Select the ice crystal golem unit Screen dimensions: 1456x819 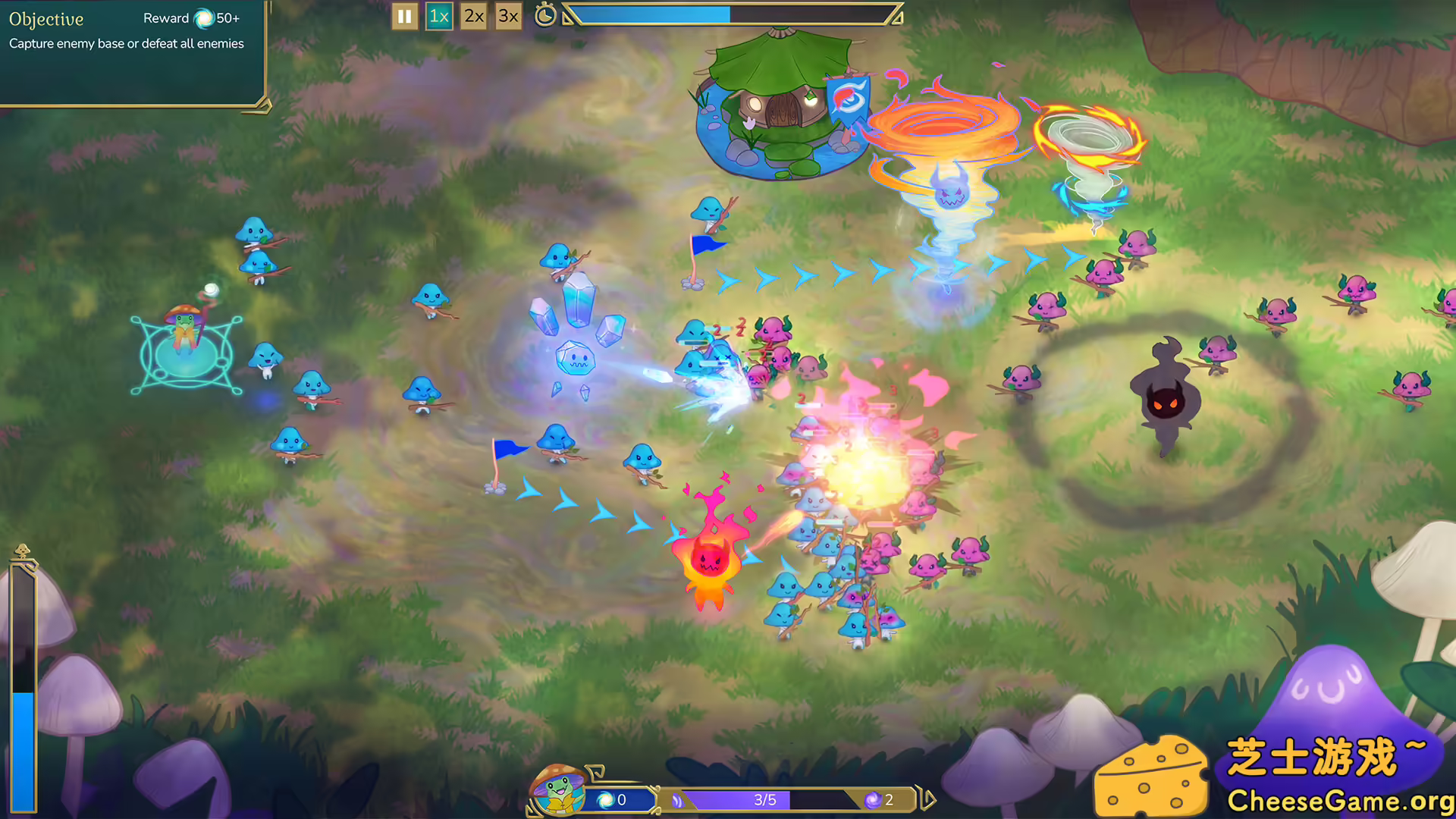[576, 356]
